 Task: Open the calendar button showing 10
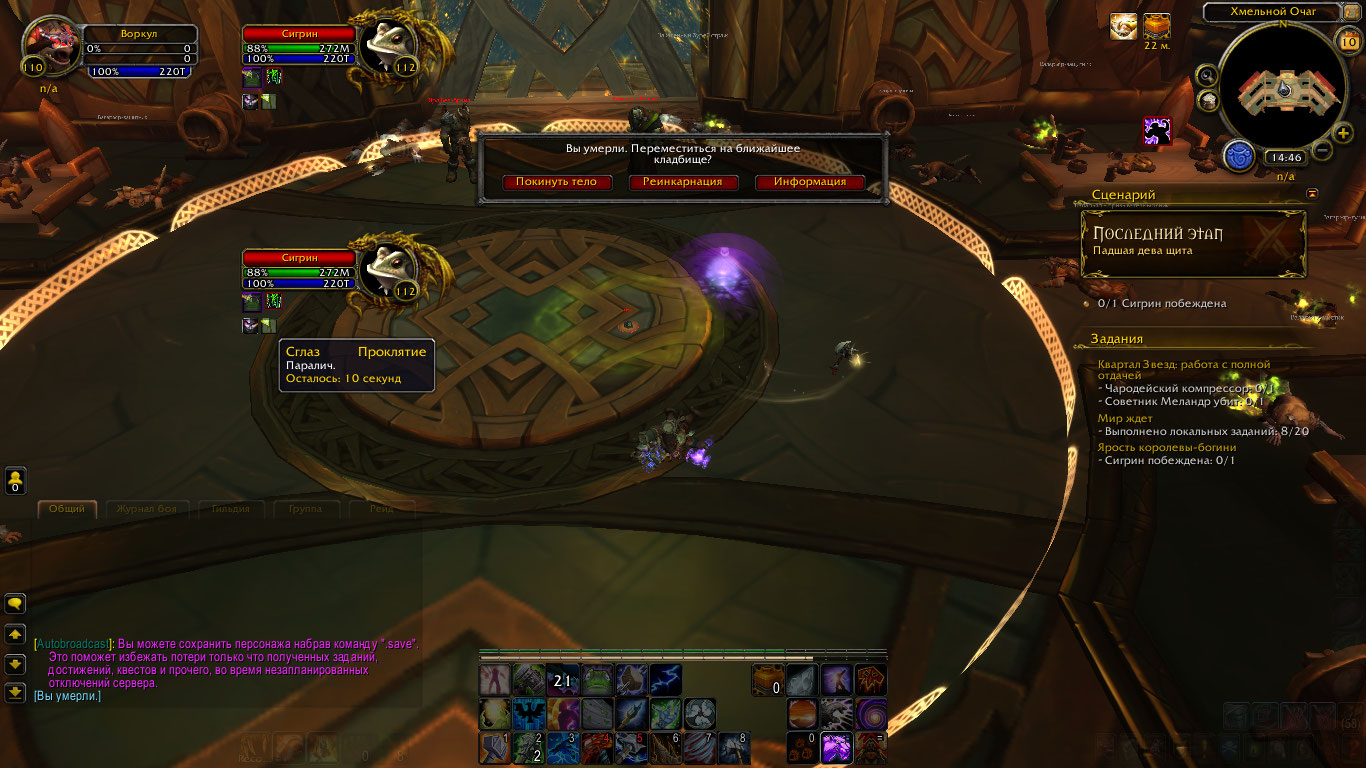(1347, 42)
